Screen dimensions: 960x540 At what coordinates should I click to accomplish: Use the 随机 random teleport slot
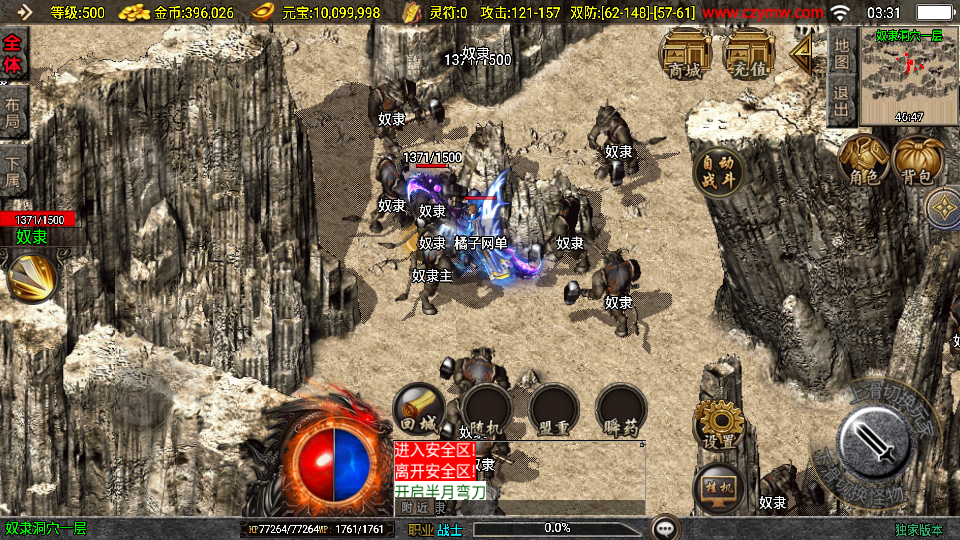[x=486, y=410]
